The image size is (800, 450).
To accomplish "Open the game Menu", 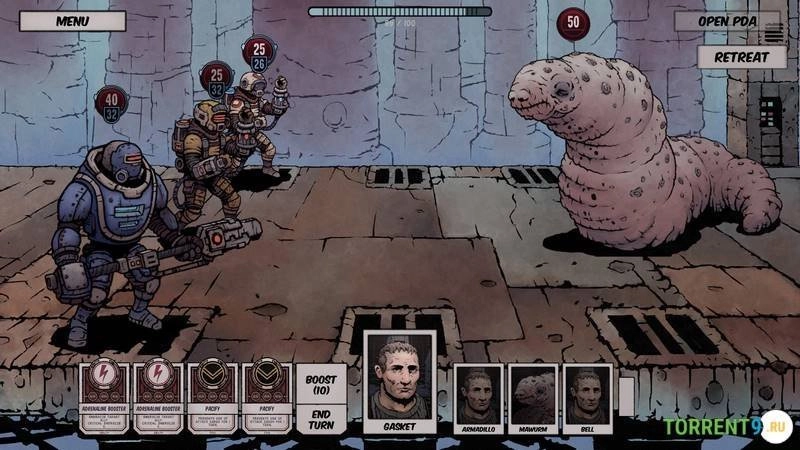I will pyautogui.click(x=72, y=21).
